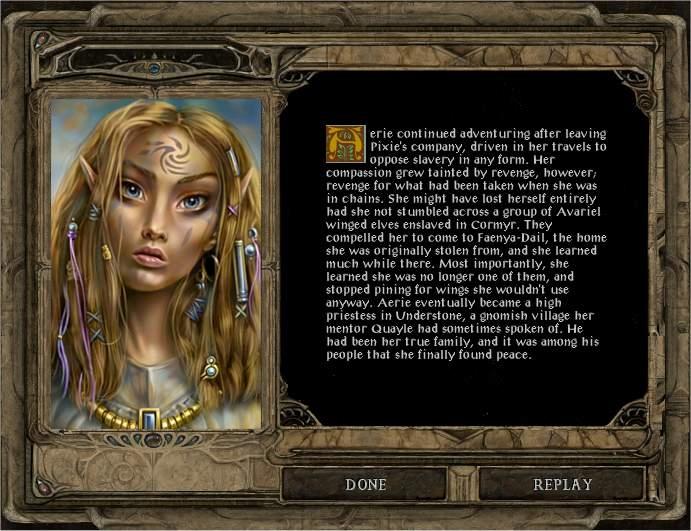Click the DONE button
The height and width of the screenshot is (531, 691).
click(x=367, y=484)
